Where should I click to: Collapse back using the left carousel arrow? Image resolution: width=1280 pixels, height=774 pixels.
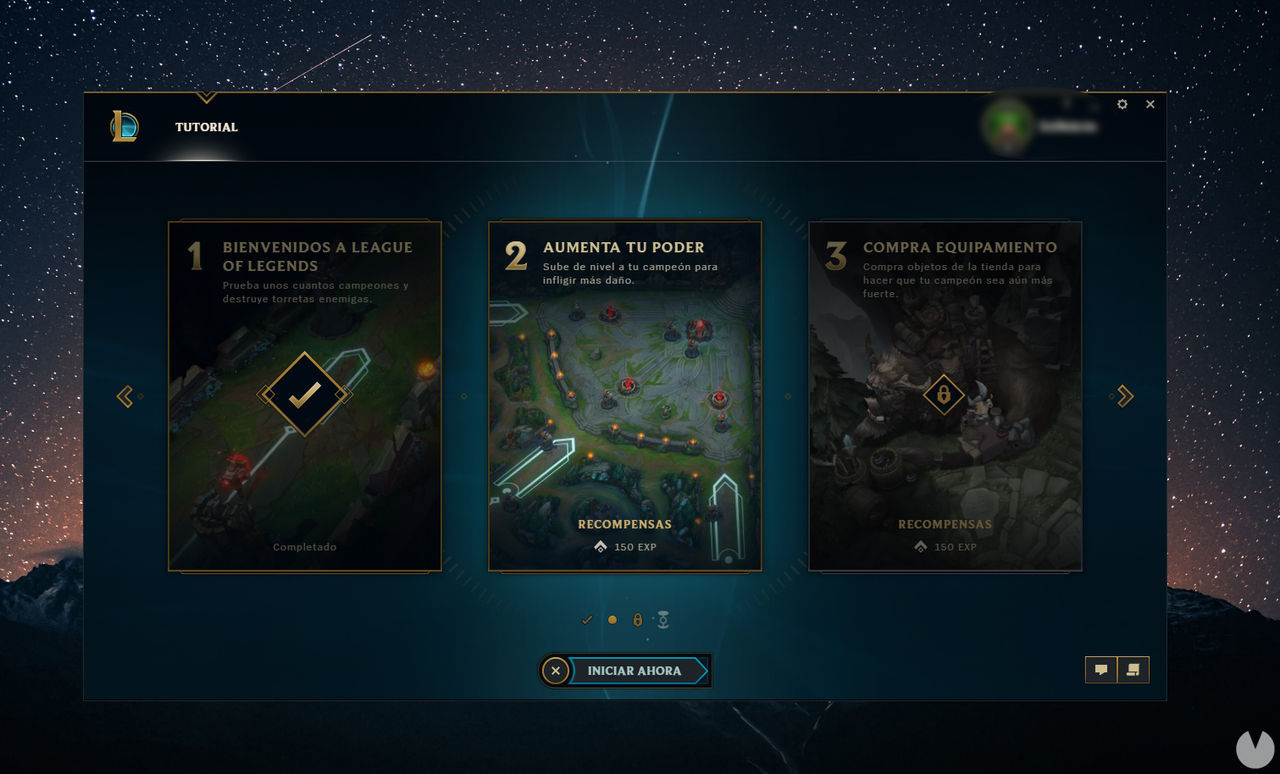125,396
